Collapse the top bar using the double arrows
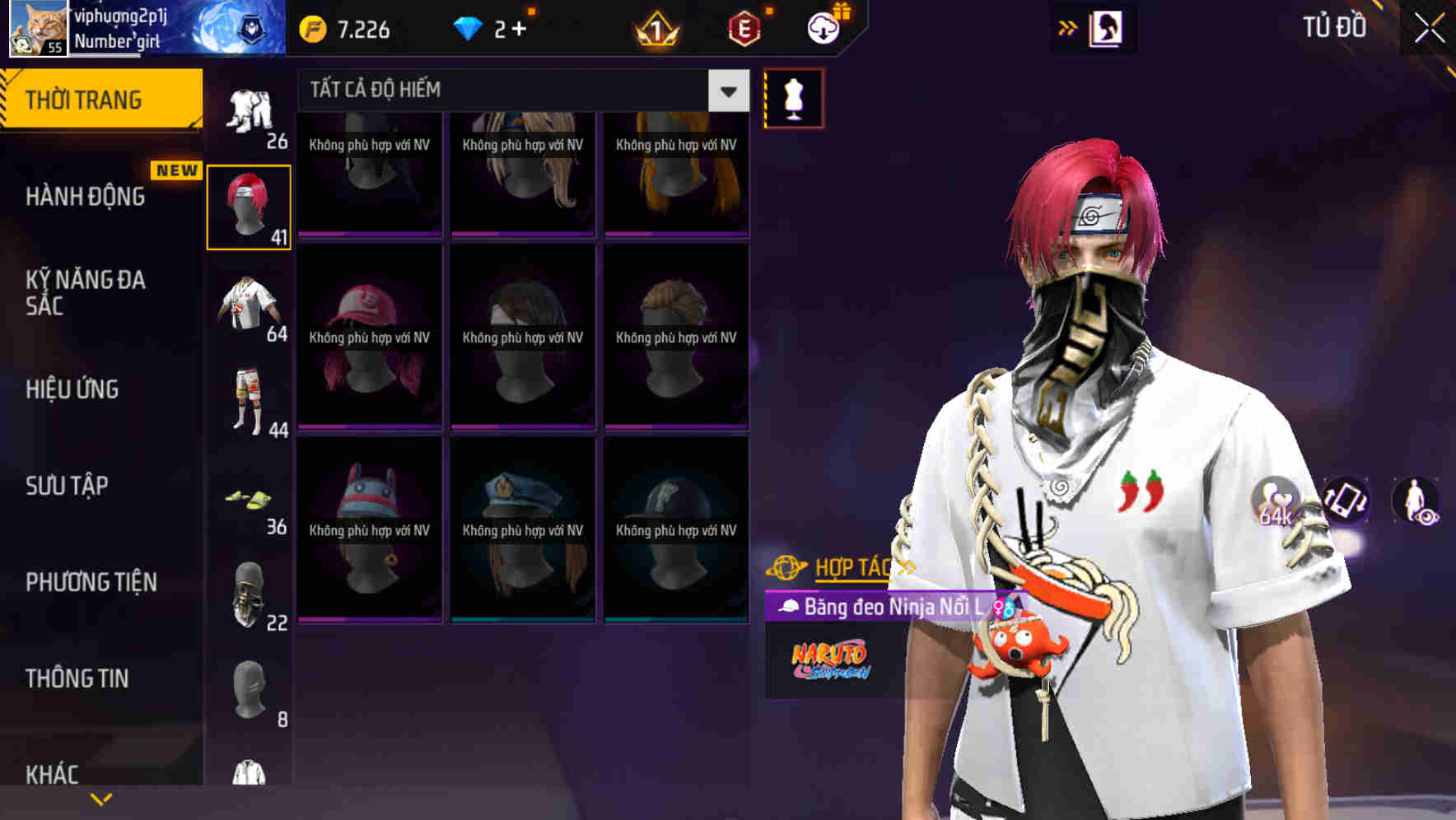Viewport: 1456px width, 820px height. tap(1066, 27)
